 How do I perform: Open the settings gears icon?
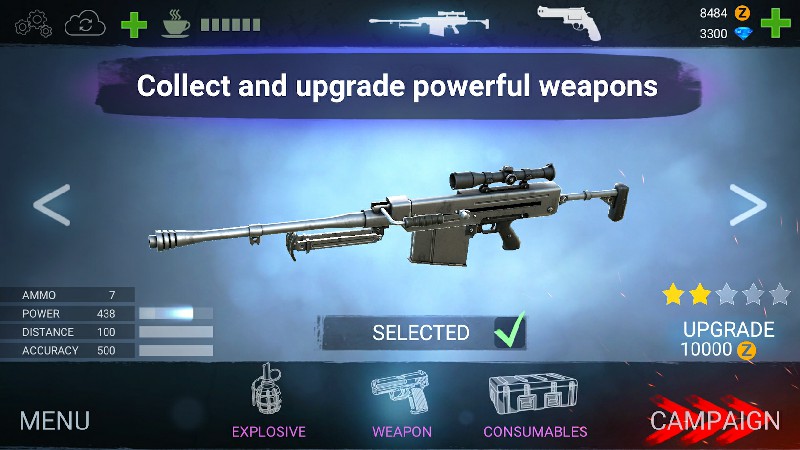point(33,22)
